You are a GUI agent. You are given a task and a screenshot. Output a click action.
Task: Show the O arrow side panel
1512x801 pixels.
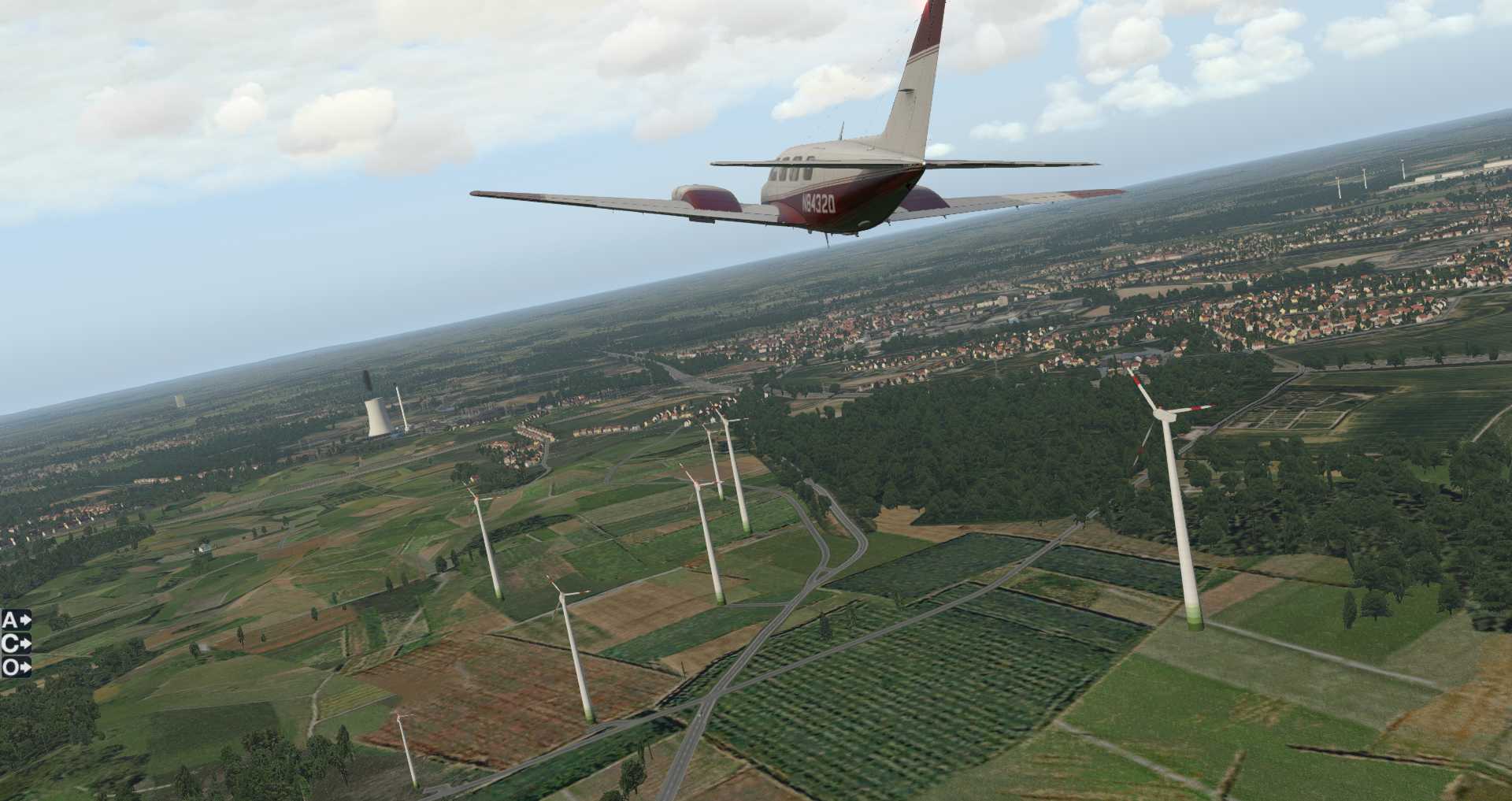tap(17, 667)
